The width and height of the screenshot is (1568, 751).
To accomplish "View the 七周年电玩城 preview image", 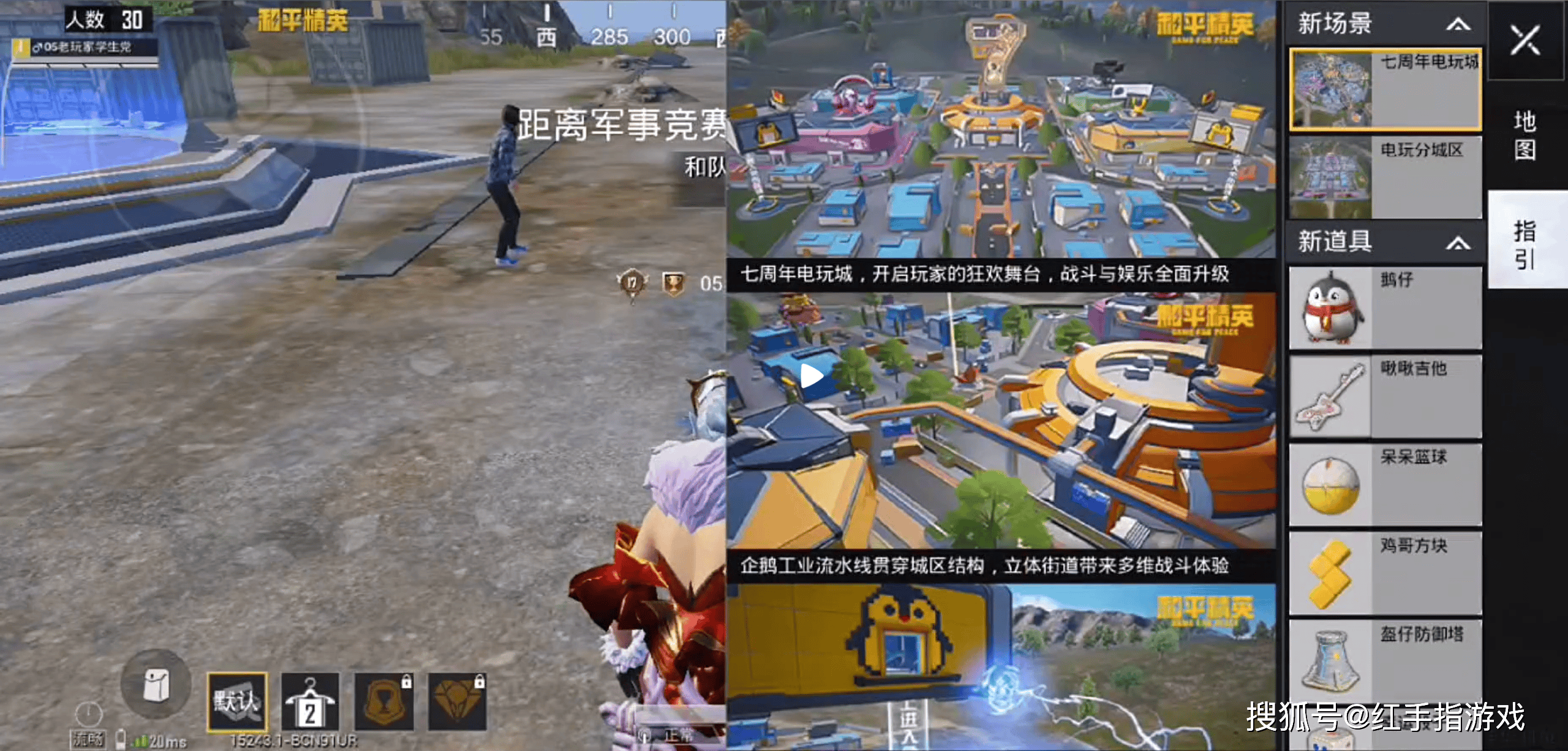I will point(1001,130).
